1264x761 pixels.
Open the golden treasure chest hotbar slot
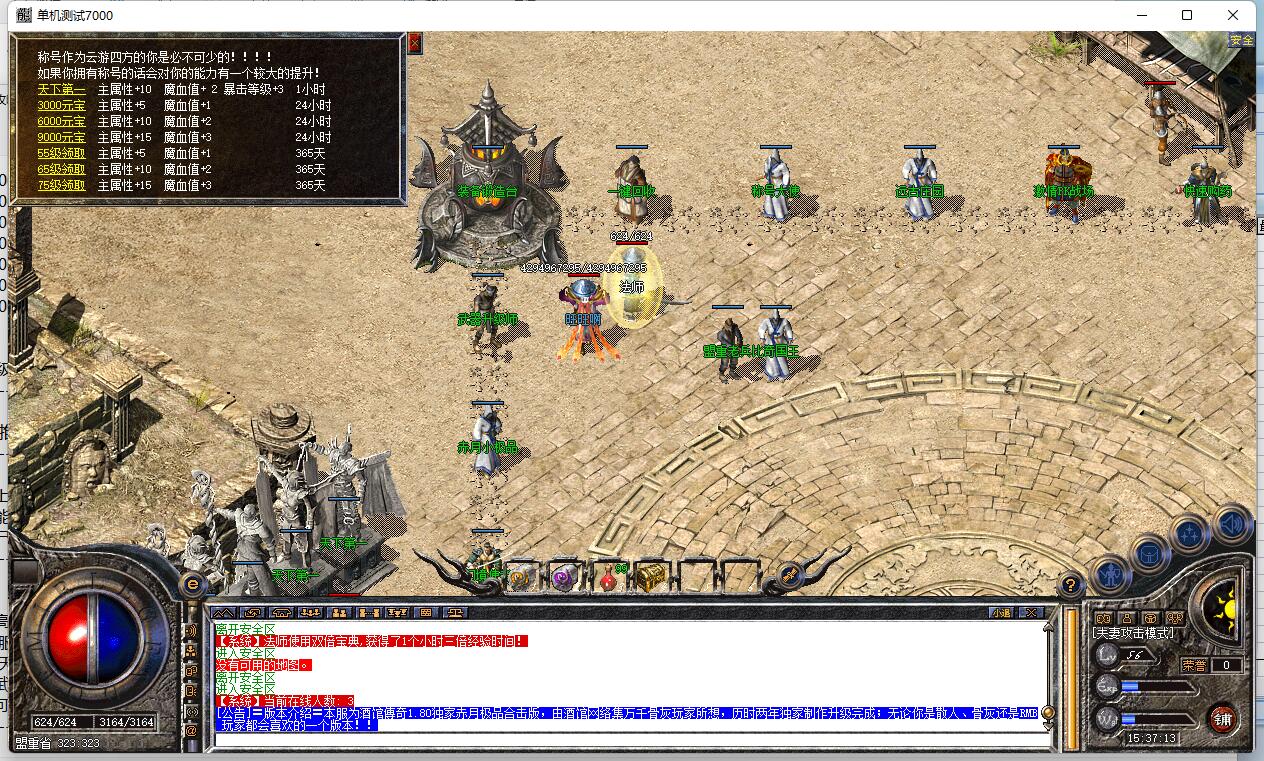click(651, 577)
